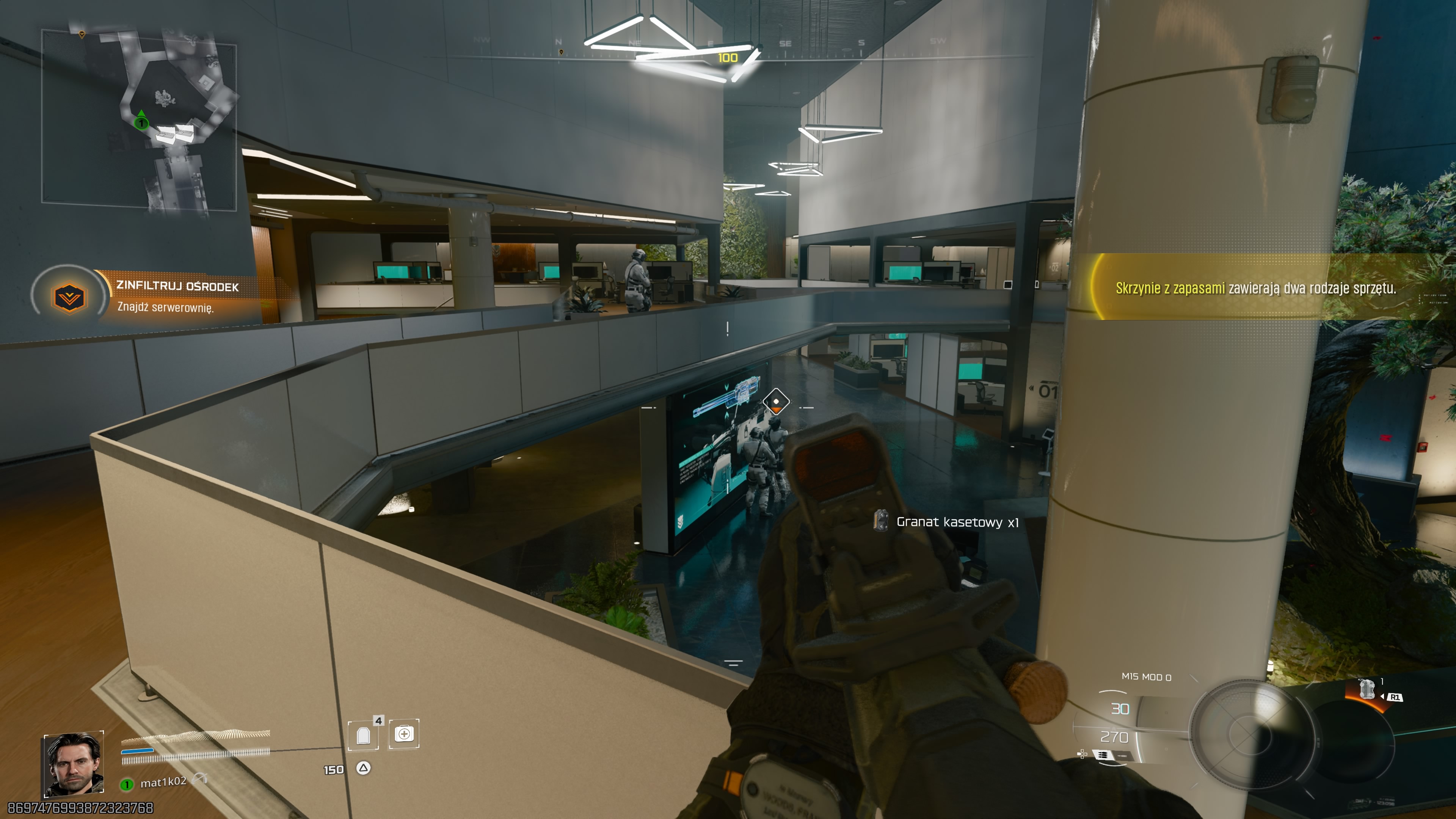Viewport: 1456px width, 819px height.
Task: Click the M15 MOD 0 weapon label
Action: (x=1147, y=678)
